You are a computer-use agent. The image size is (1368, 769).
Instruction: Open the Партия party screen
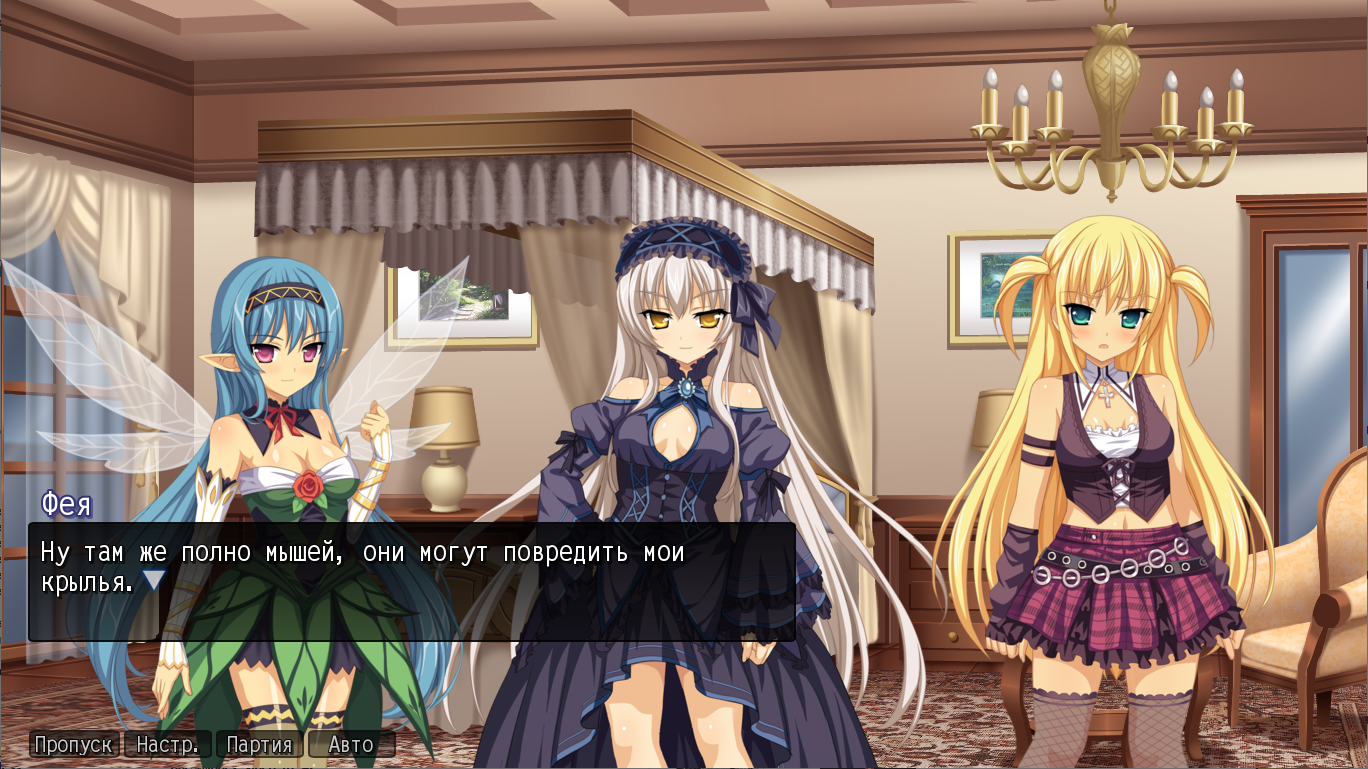(259, 744)
